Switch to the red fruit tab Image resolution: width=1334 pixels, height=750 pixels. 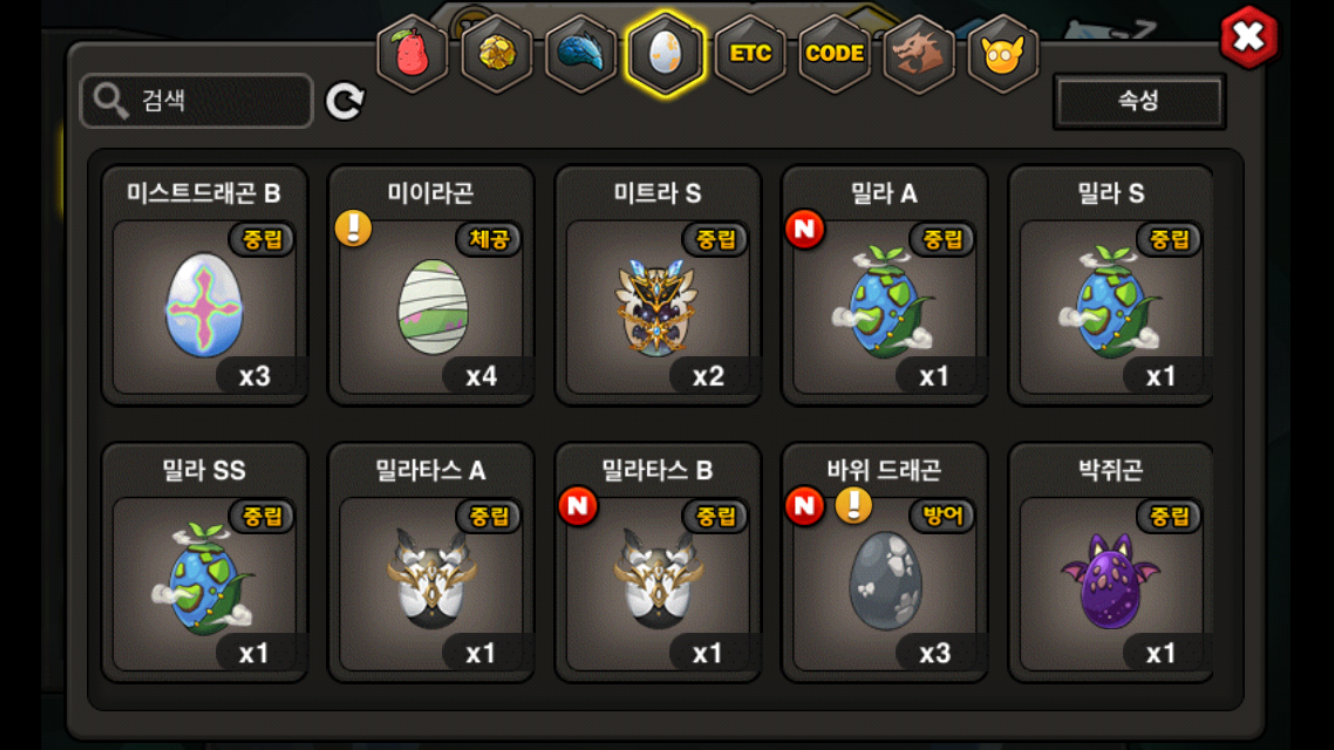click(x=412, y=54)
